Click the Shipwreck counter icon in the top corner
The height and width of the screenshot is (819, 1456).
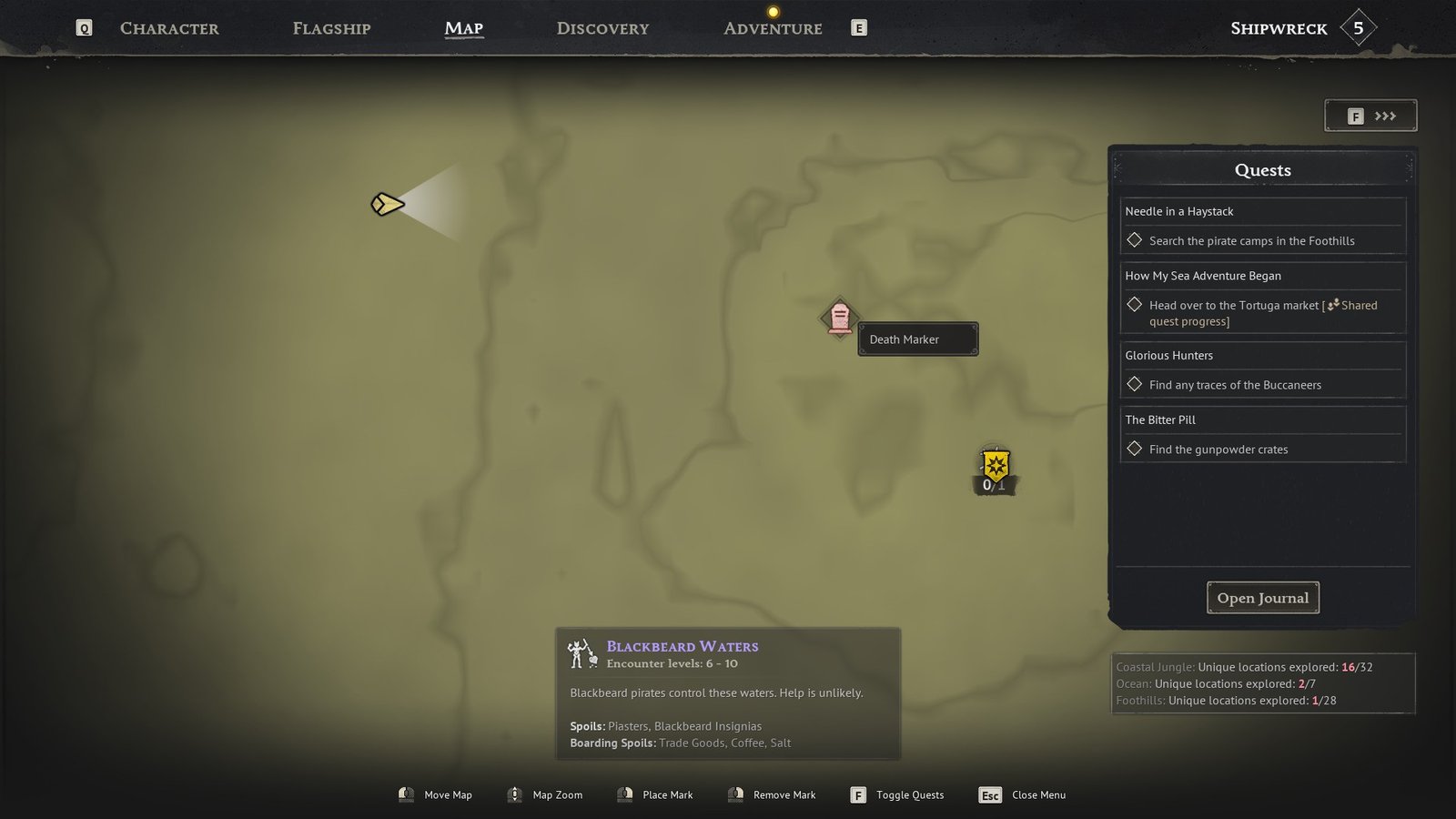(x=1359, y=27)
